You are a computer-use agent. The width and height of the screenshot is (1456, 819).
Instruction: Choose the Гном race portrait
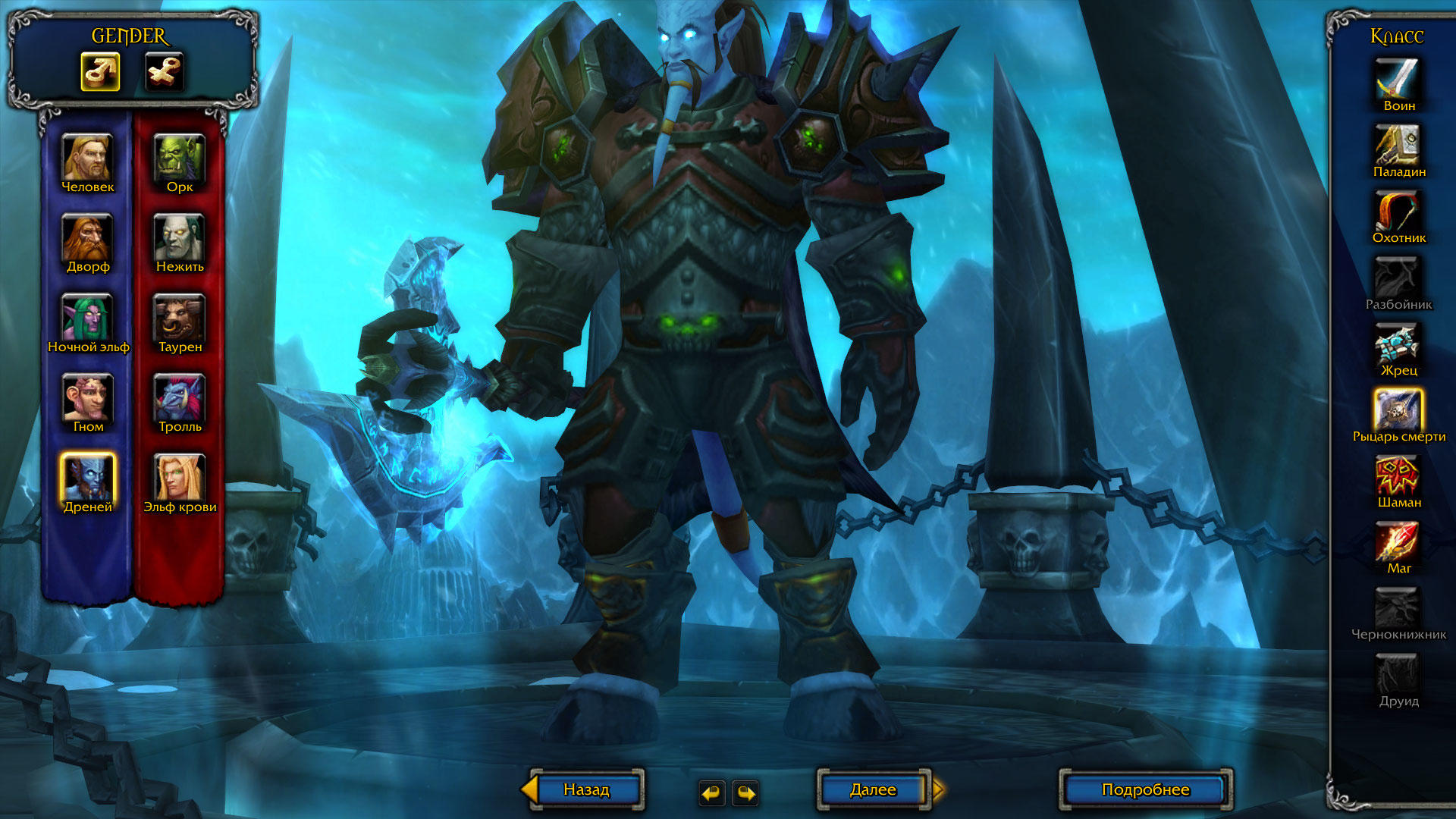[88, 397]
